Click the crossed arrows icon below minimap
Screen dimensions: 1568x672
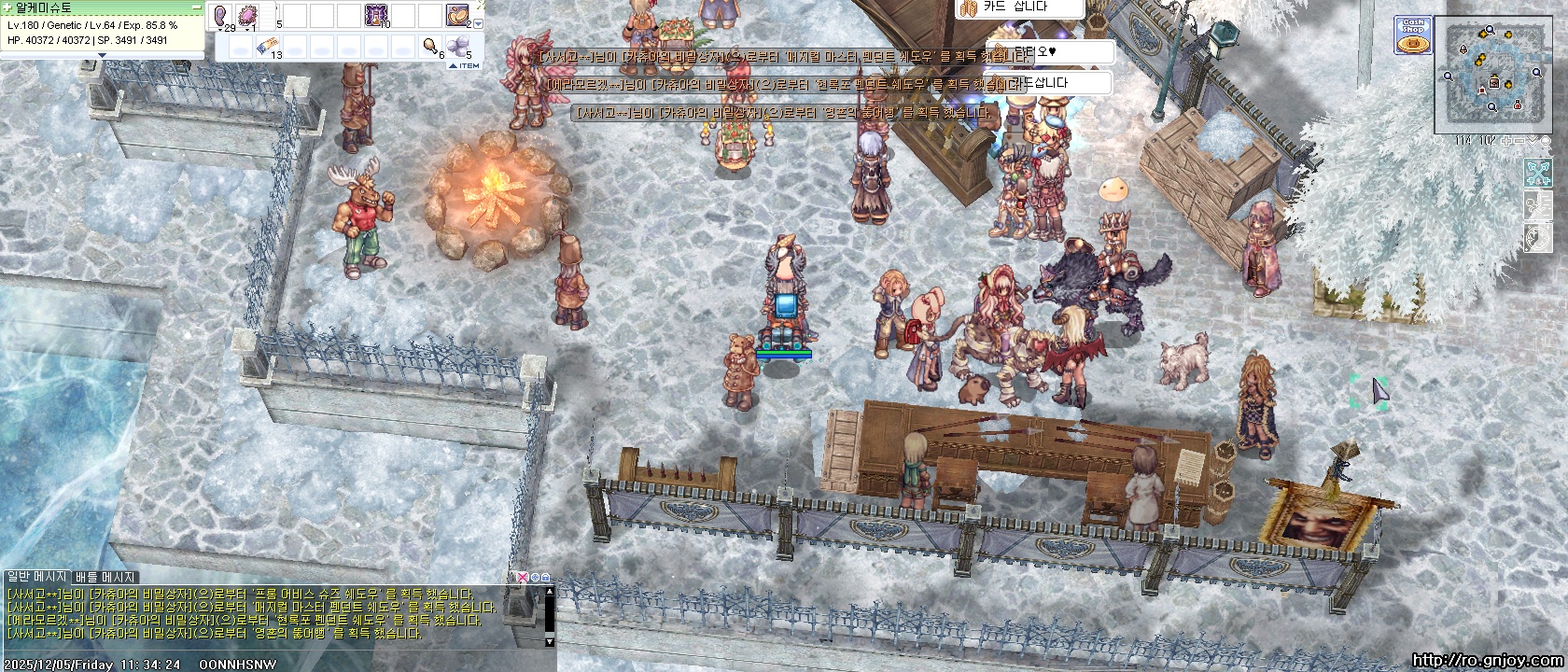pyautogui.click(x=1538, y=173)
